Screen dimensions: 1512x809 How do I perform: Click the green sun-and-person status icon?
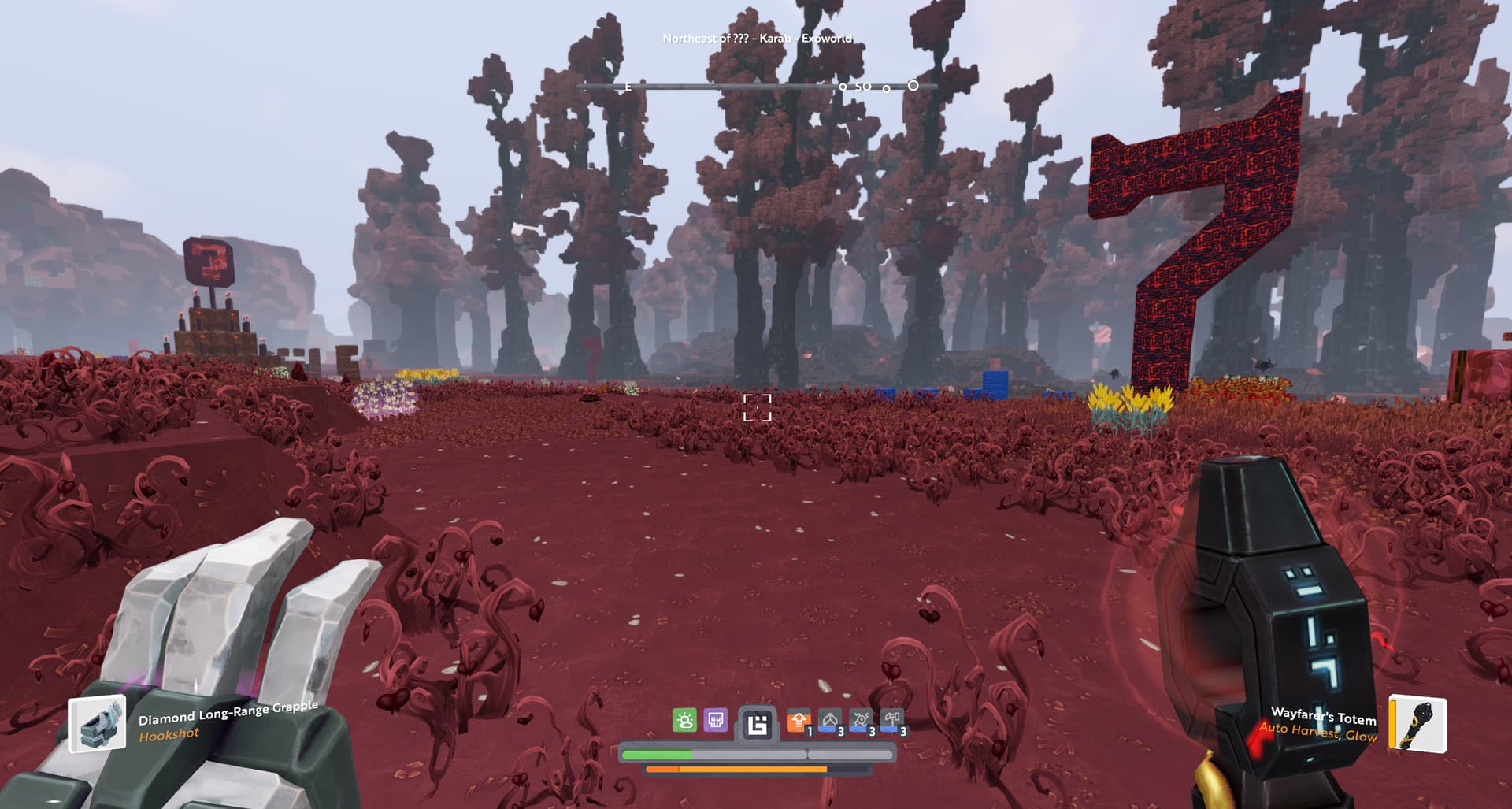[684, 720]
